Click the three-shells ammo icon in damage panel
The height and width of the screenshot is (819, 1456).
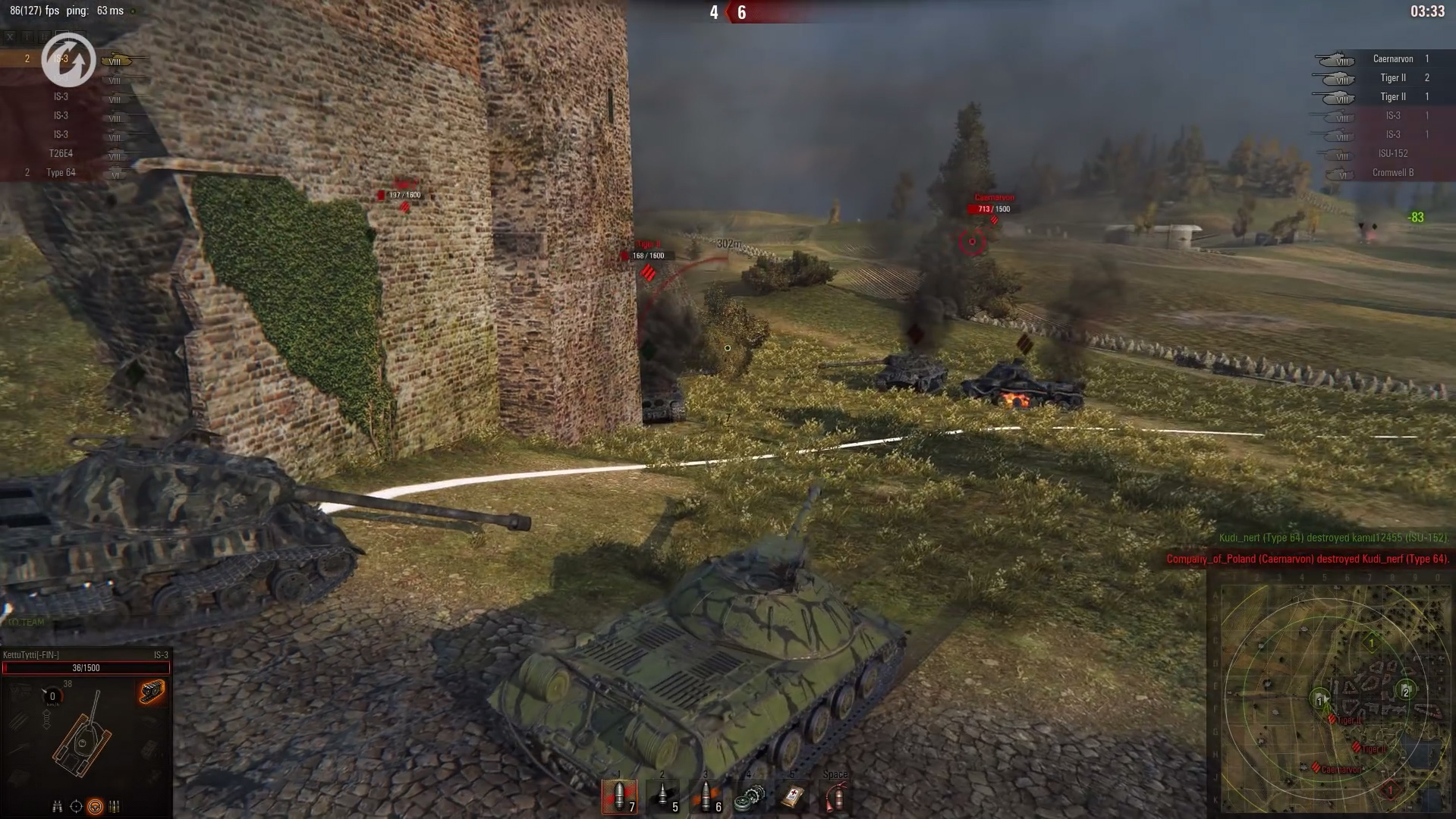click(115, 806)
